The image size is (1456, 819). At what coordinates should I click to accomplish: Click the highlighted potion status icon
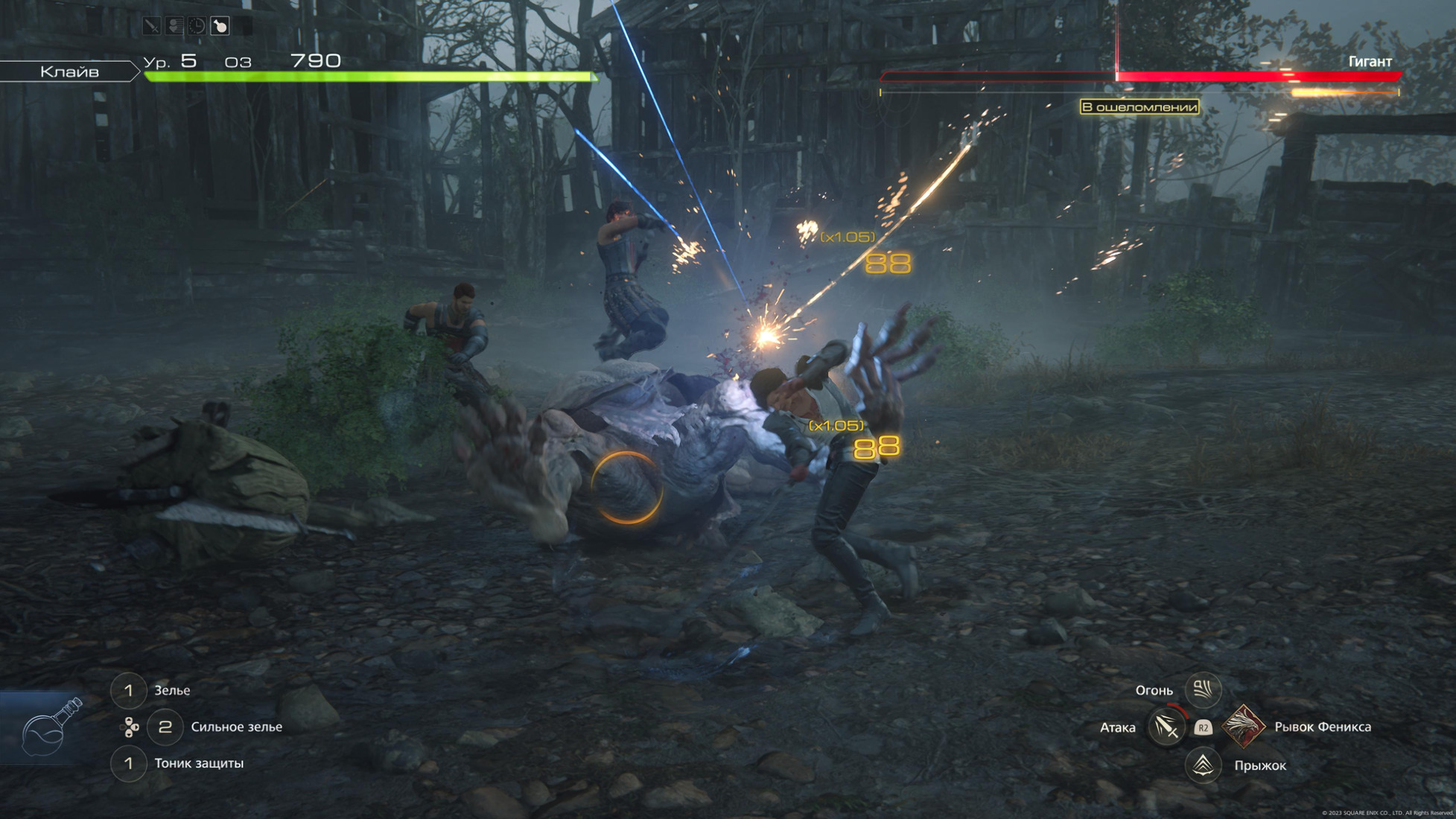(220, 27)
